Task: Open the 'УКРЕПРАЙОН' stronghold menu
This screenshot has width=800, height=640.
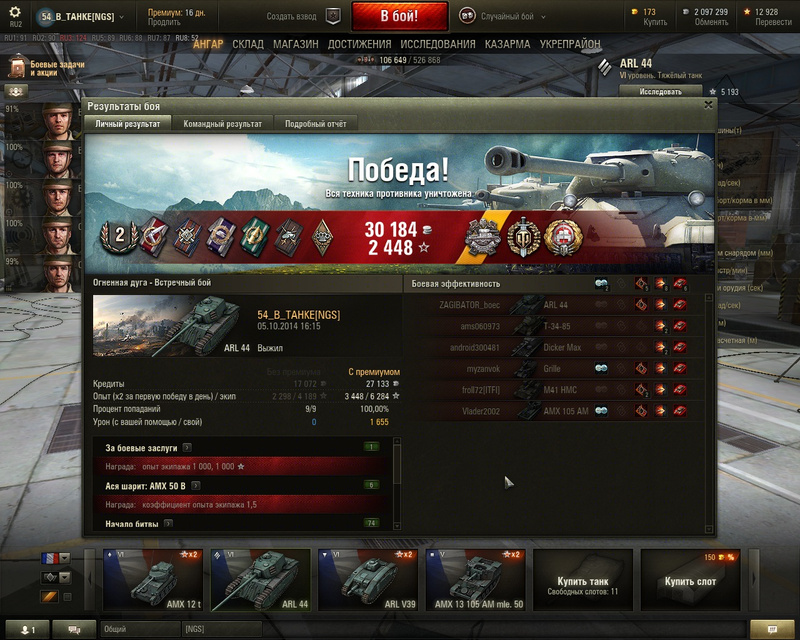Action: [x=570, y=45]
